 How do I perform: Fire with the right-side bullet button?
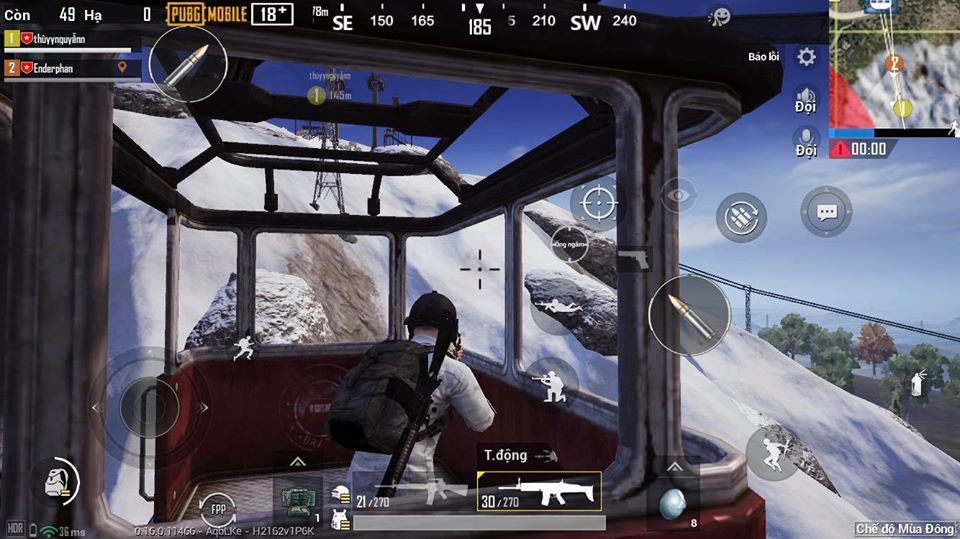pos(689,315)
